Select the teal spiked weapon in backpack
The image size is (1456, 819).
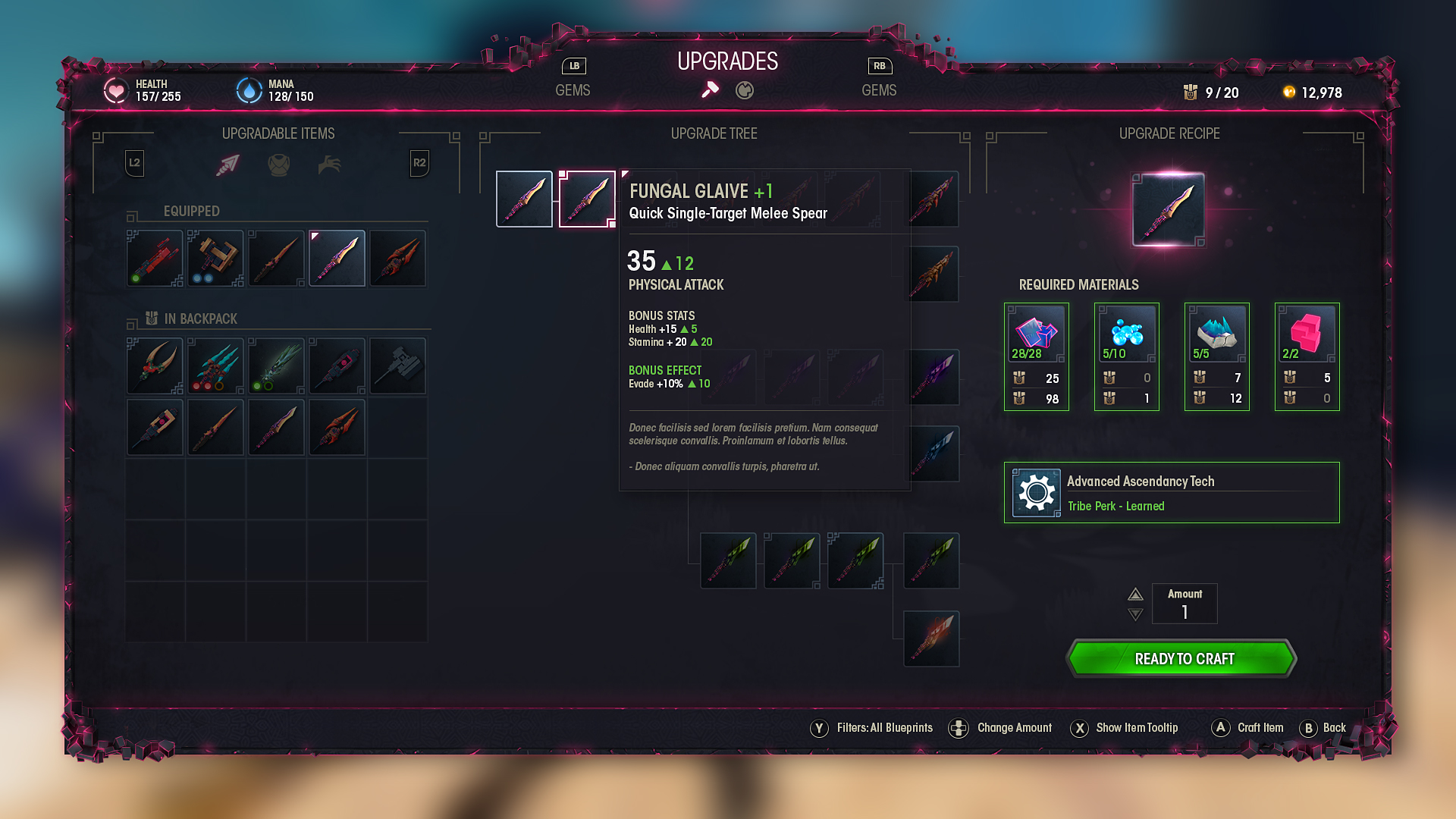click(x=215, y=366)
